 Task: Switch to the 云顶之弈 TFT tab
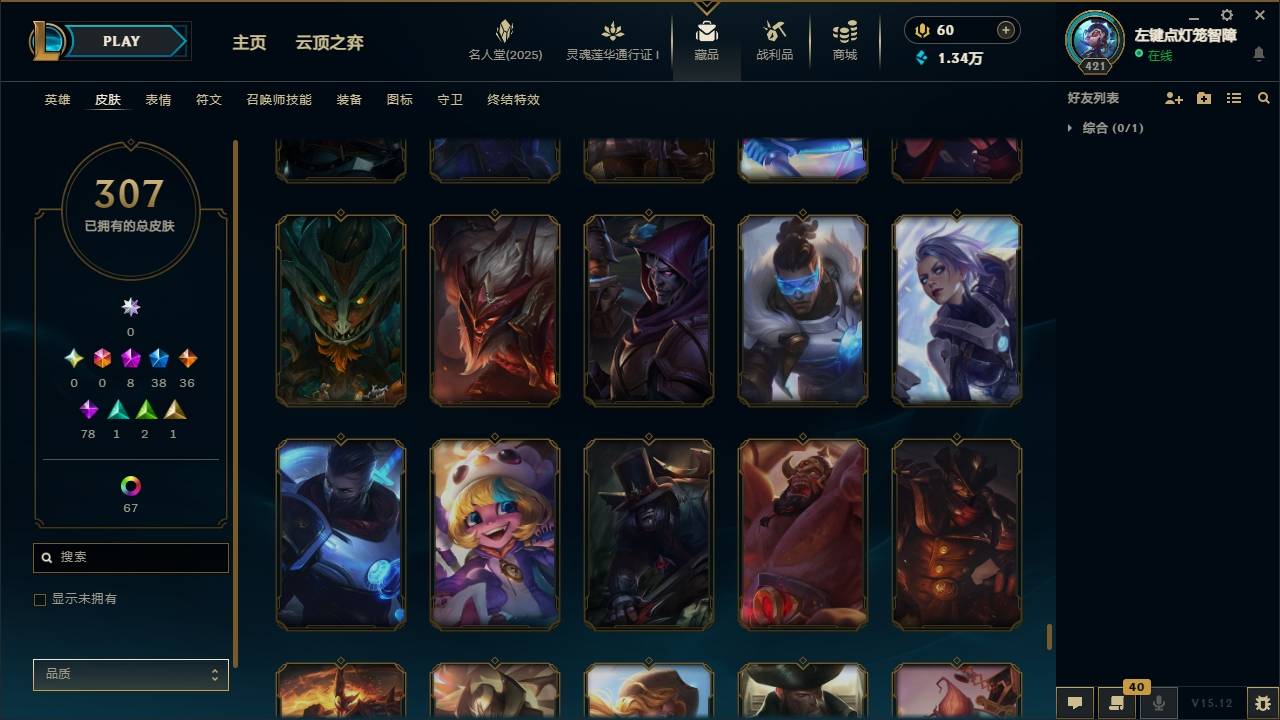pyautogui.click(x=330, y=43)
